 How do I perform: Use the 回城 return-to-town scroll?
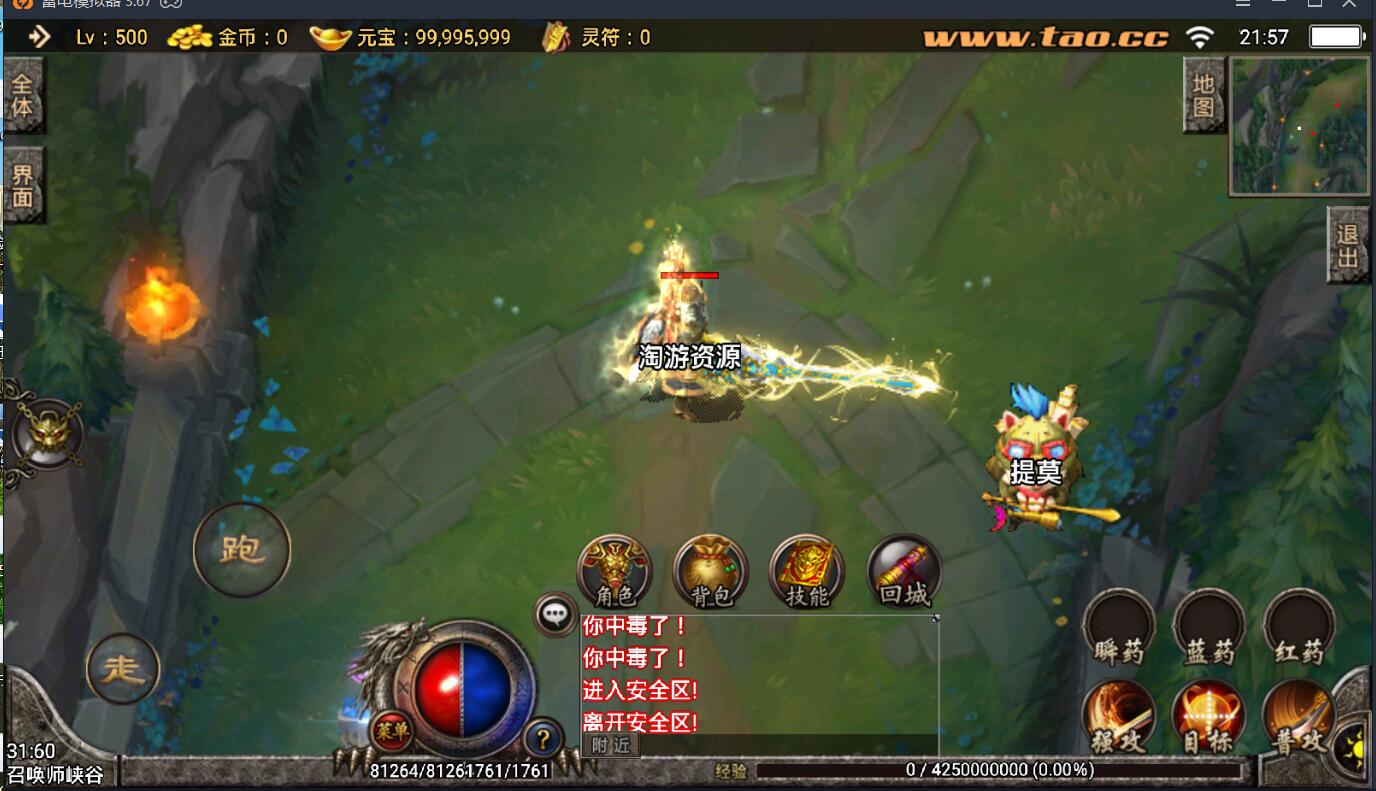903,572
